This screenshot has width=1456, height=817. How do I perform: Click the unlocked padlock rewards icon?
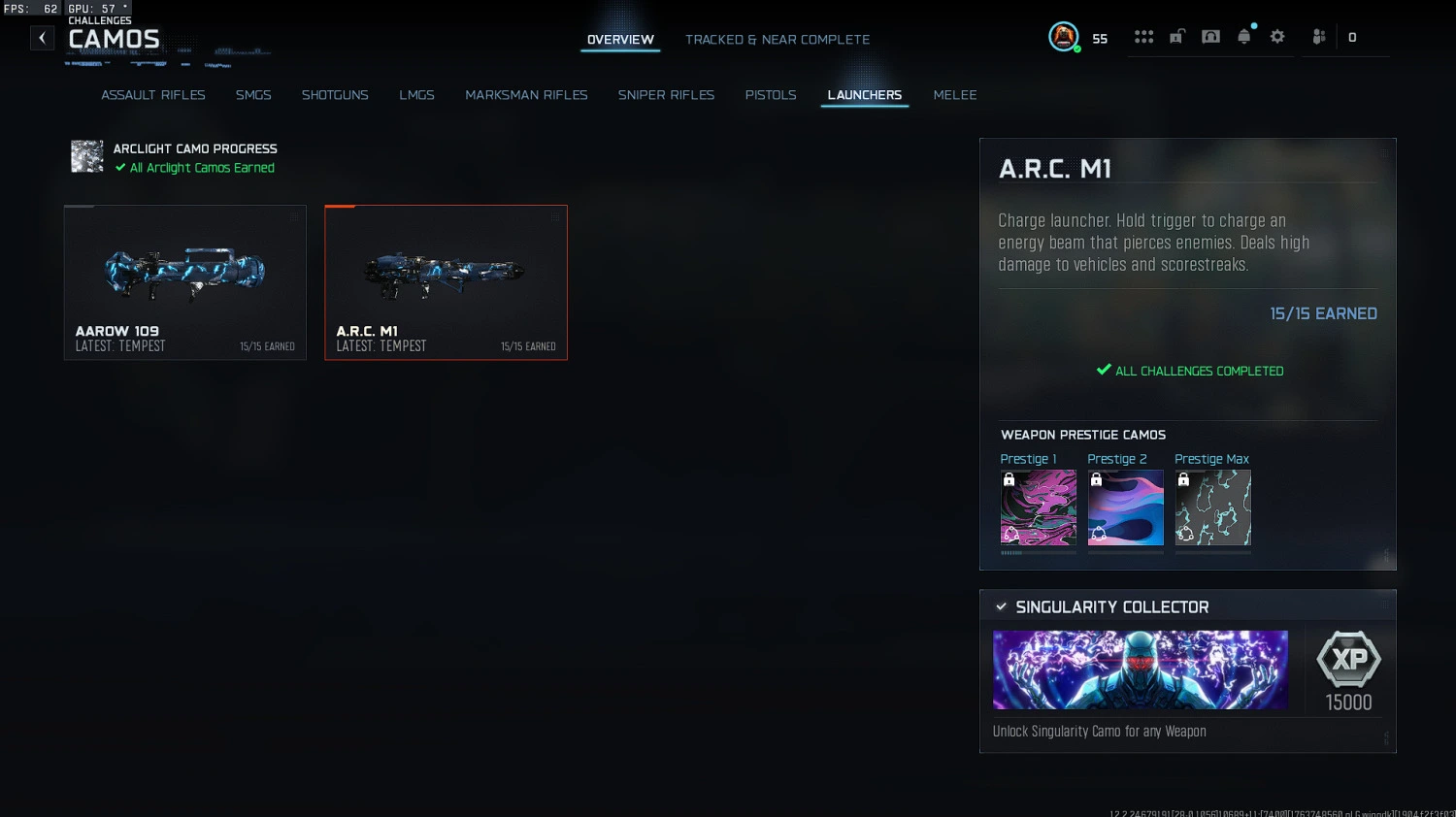[x=1176, y=36]
